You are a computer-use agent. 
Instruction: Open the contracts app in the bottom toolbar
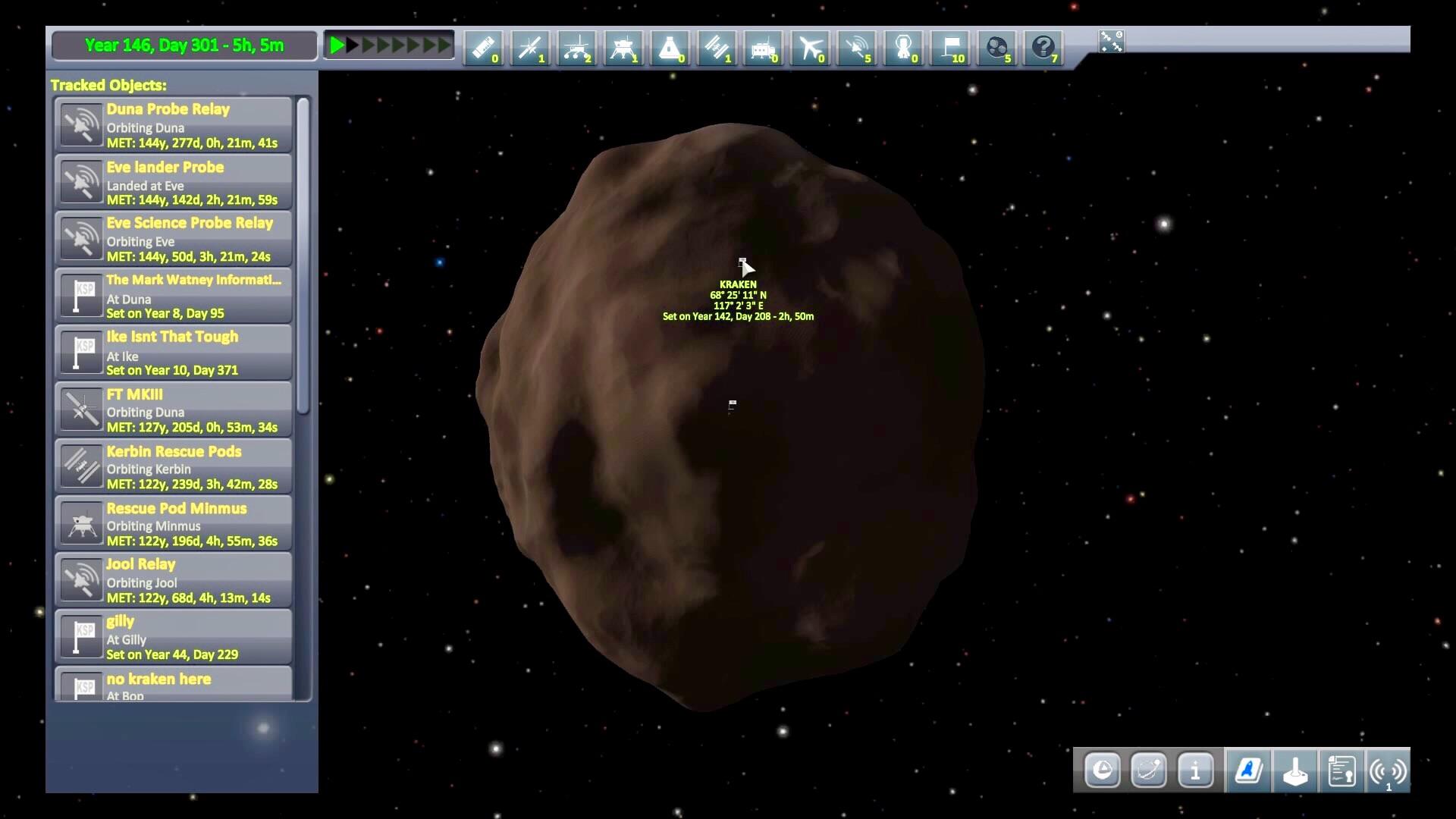point(1341,771)
